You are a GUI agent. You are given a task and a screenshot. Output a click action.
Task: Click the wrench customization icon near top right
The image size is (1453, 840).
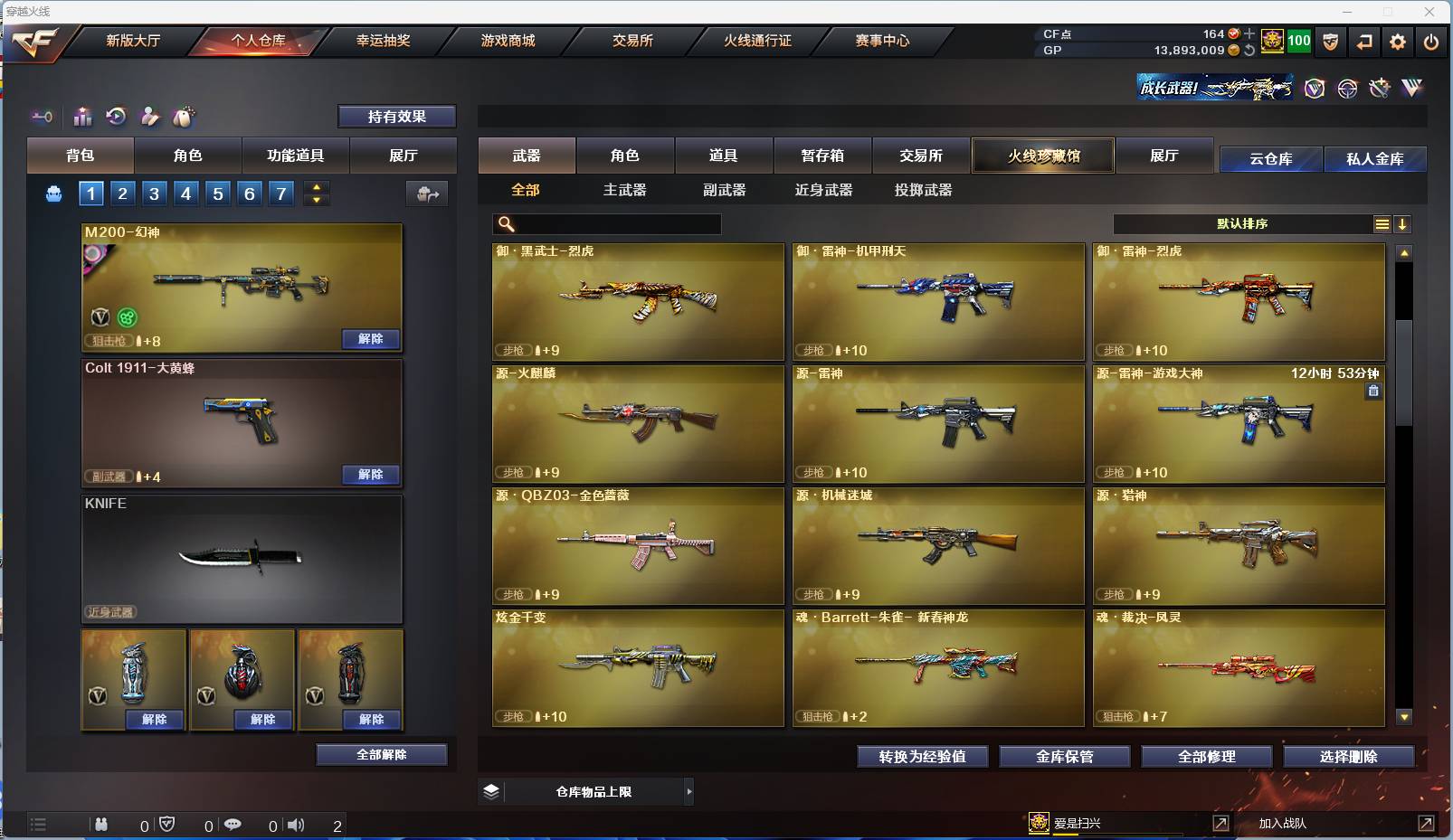pos(1380,89)
